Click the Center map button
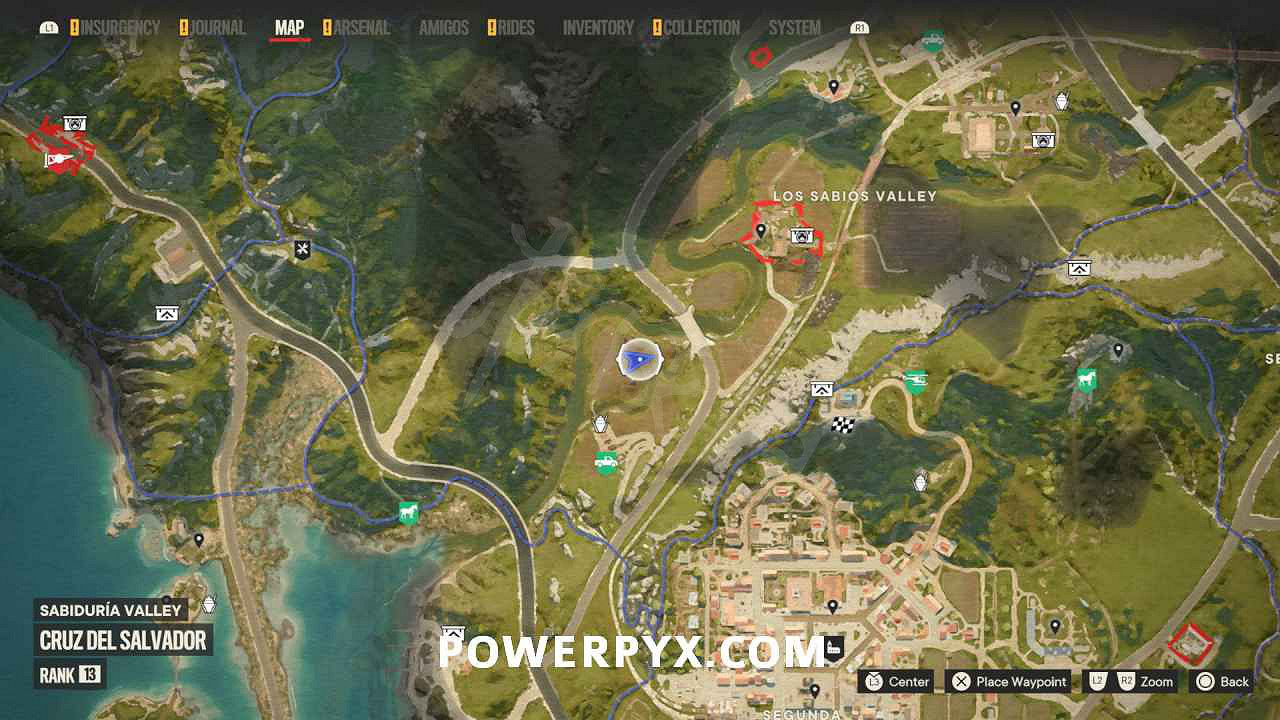This screenshot has width=1280, height=720. pos(897,681)
